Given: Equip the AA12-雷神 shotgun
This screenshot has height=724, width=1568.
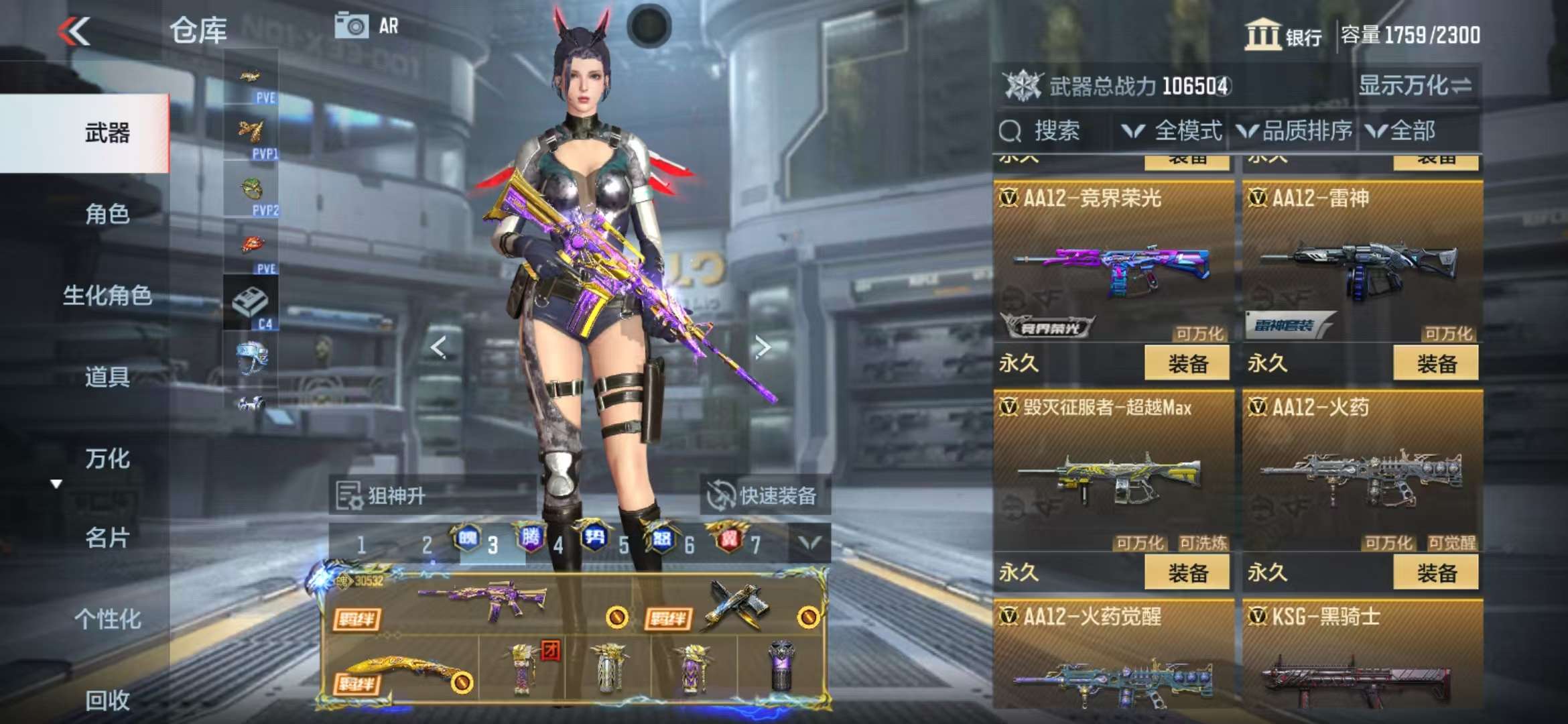Looking at the screenshot, I should (x=1435, y=364).
